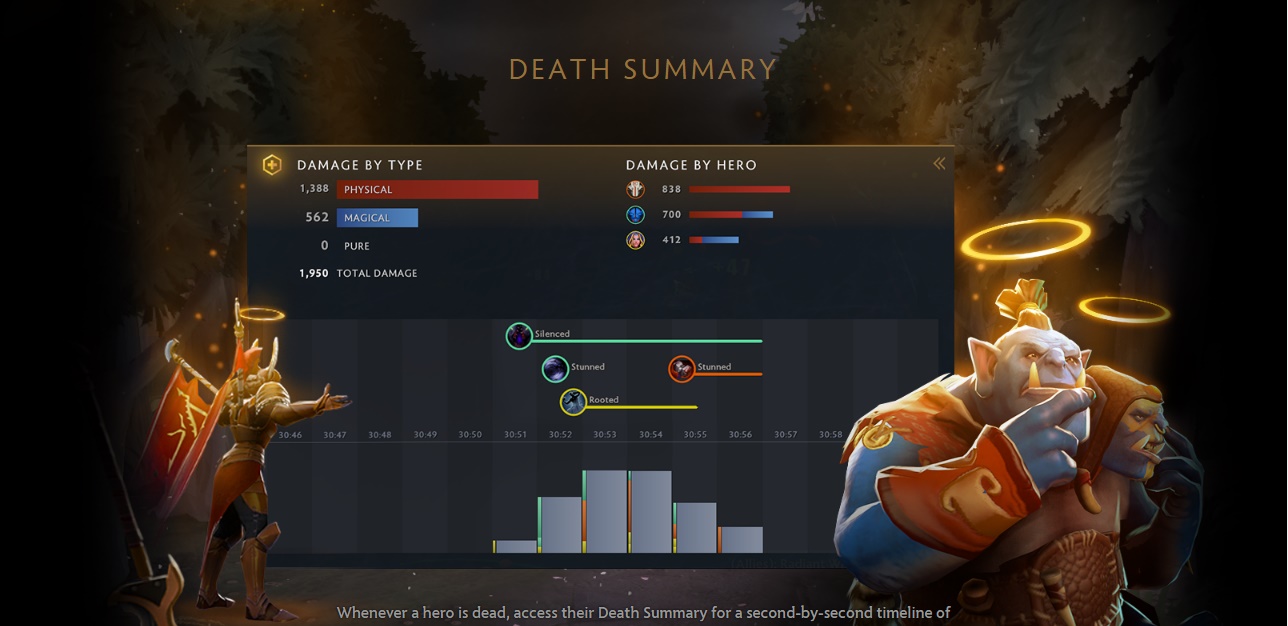Viewport: 1288px width, 626px height.
Task: Click the green-ringed Stunned effect icon
Action: 555,369
